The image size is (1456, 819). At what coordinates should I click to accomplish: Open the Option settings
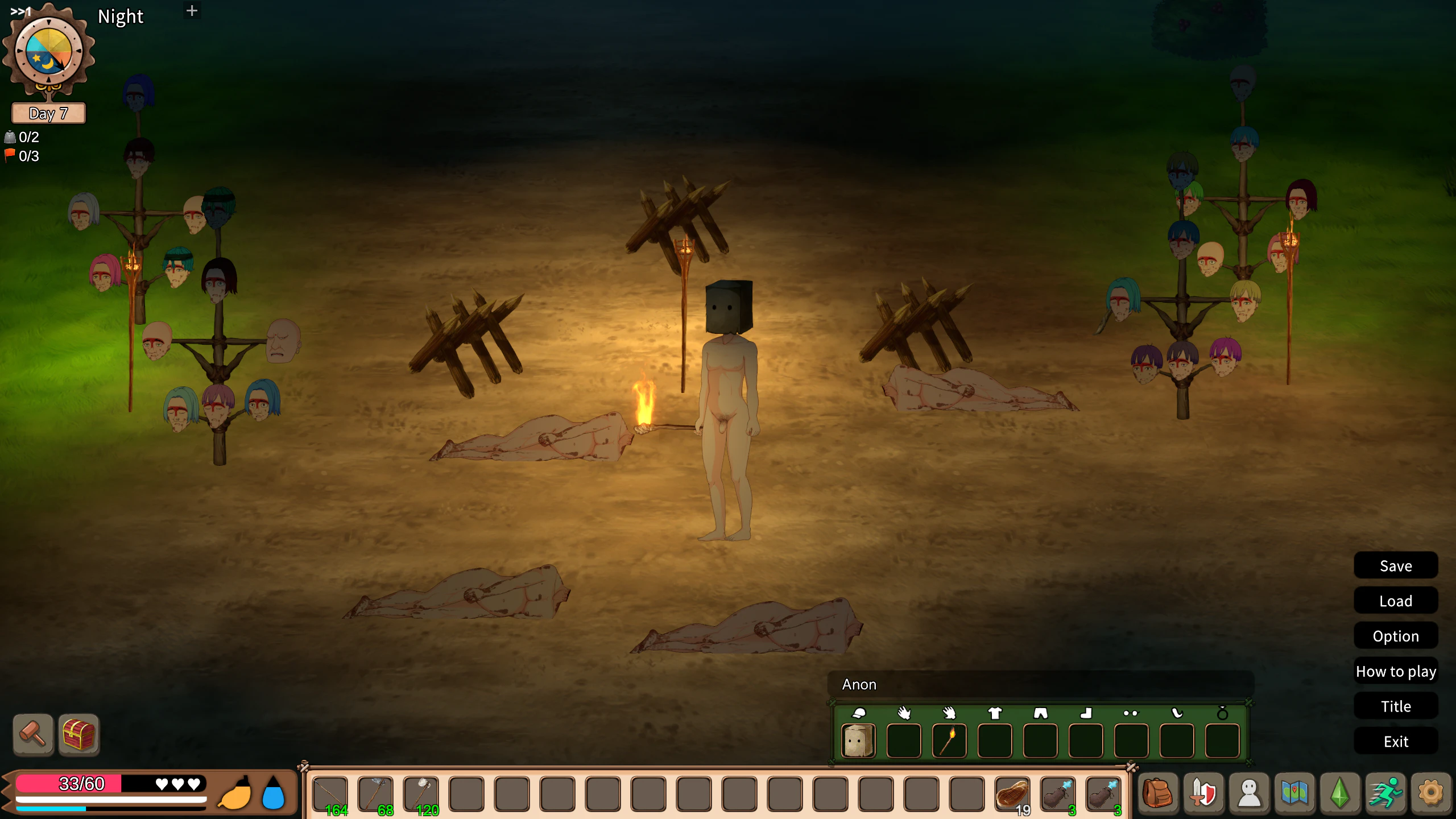(x=1395, y=636)
